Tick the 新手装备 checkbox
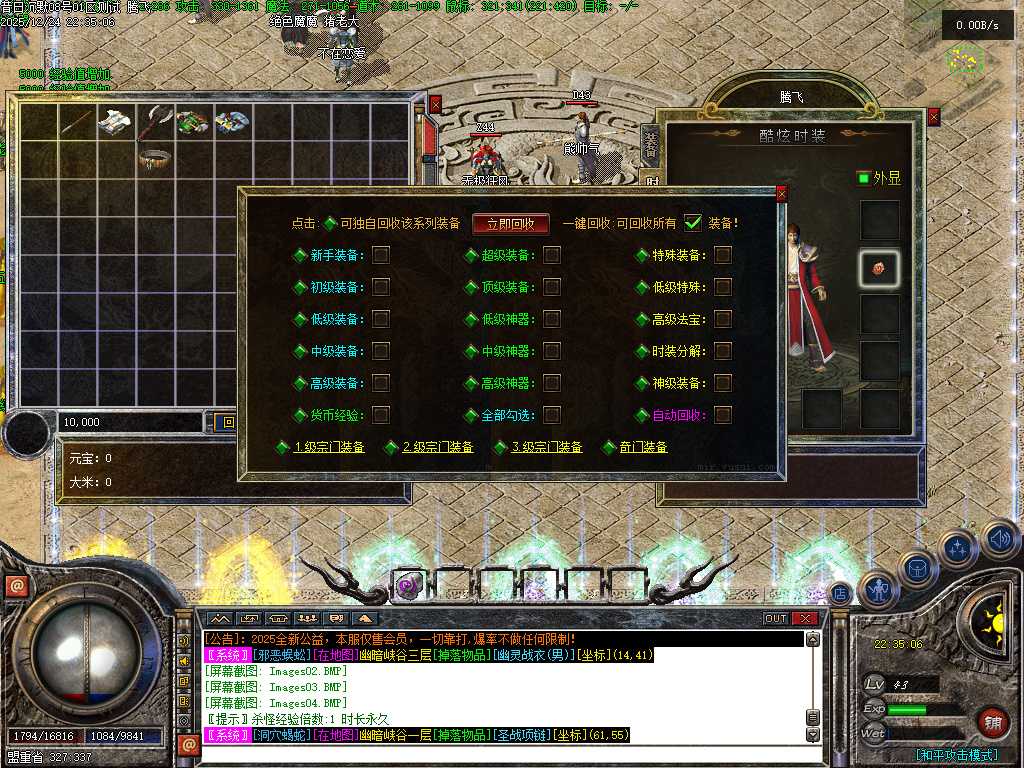The height and width of the screenshot is (768, 1024). pyautogui.click(x=381, y=255)
